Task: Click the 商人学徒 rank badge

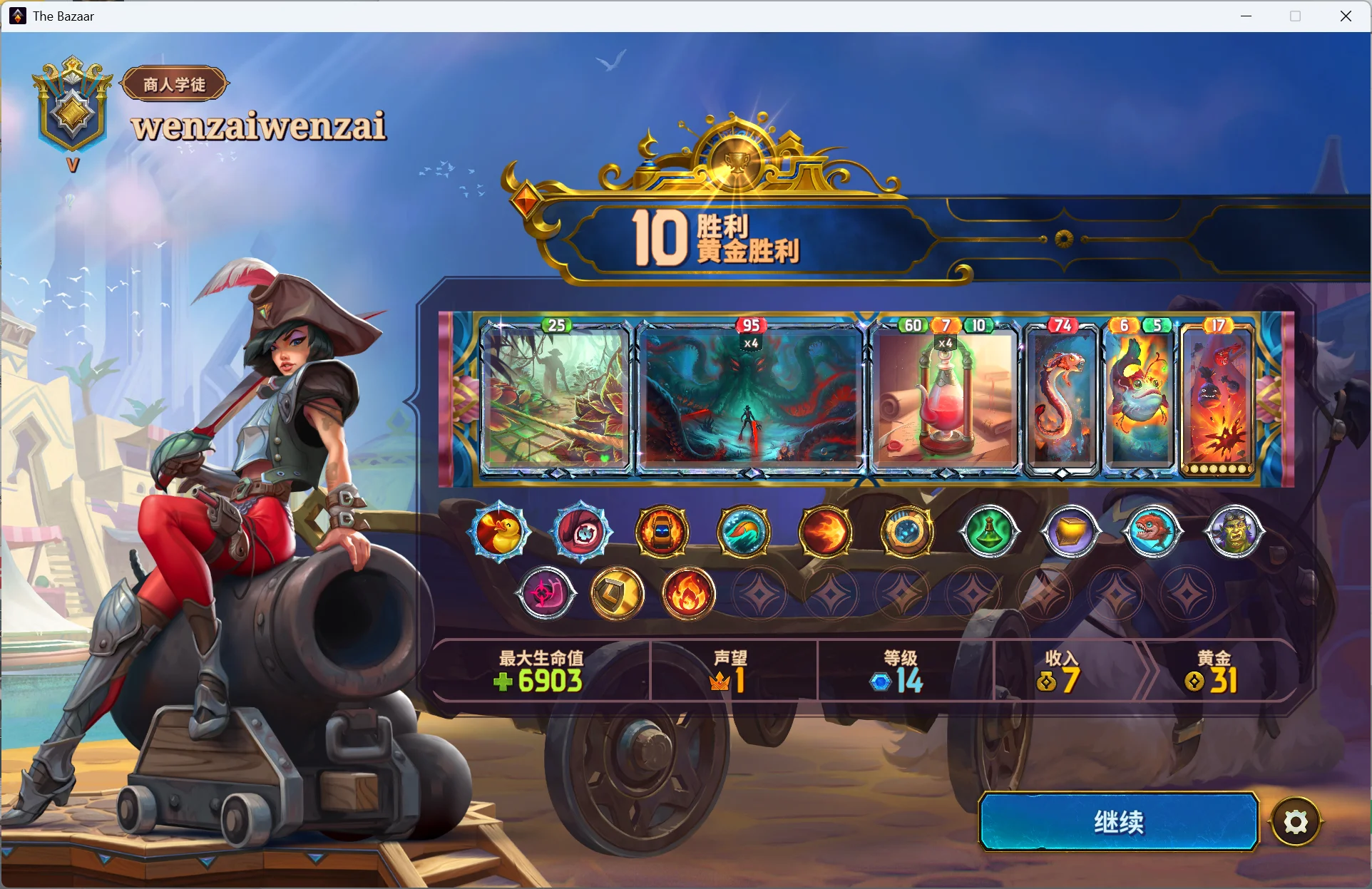Action: [175, 84]
